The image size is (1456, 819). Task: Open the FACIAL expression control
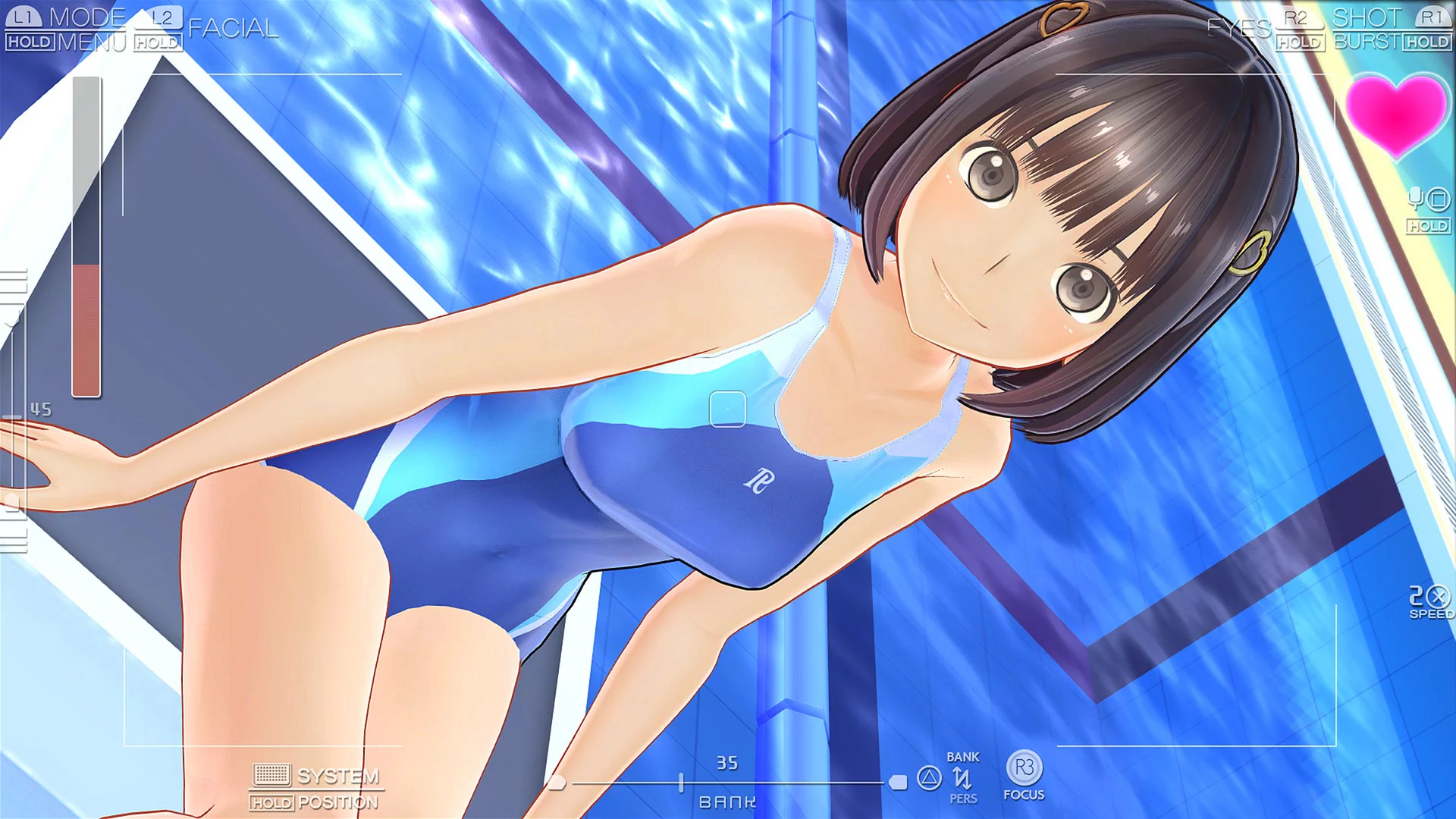[234, 29]
